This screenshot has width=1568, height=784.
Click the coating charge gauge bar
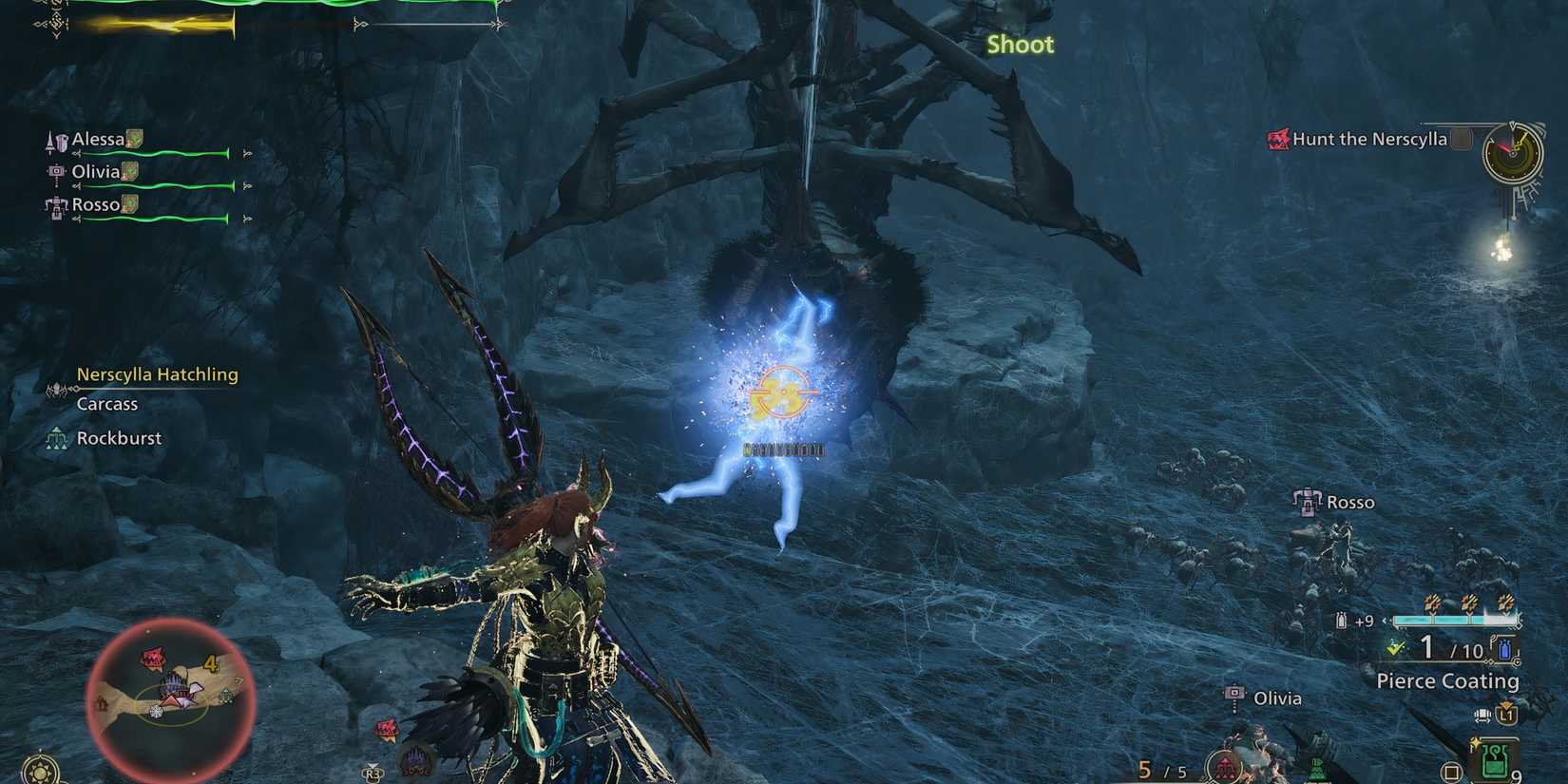[1455, 620]
